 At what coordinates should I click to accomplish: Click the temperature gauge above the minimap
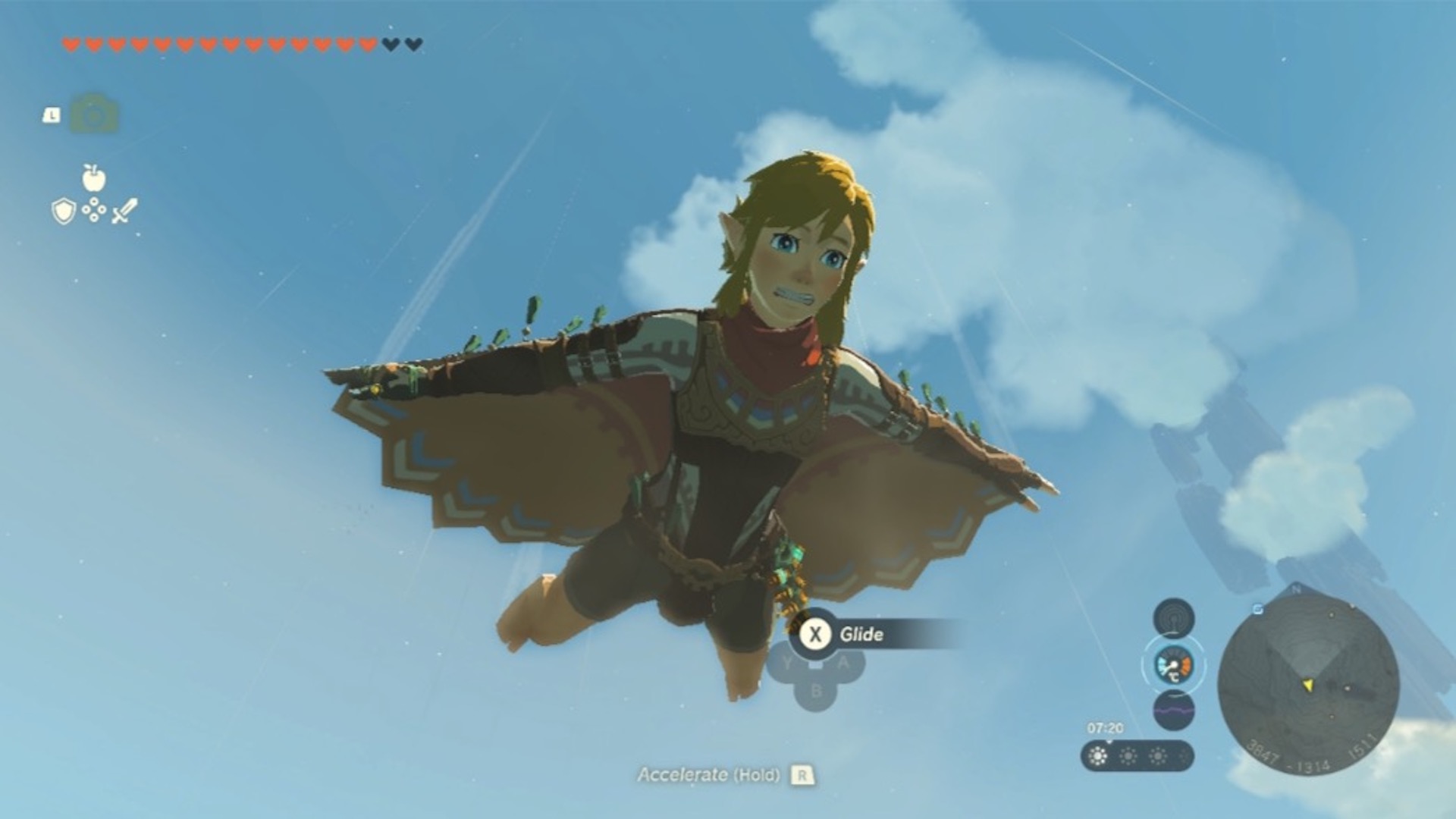(1174, 667)
